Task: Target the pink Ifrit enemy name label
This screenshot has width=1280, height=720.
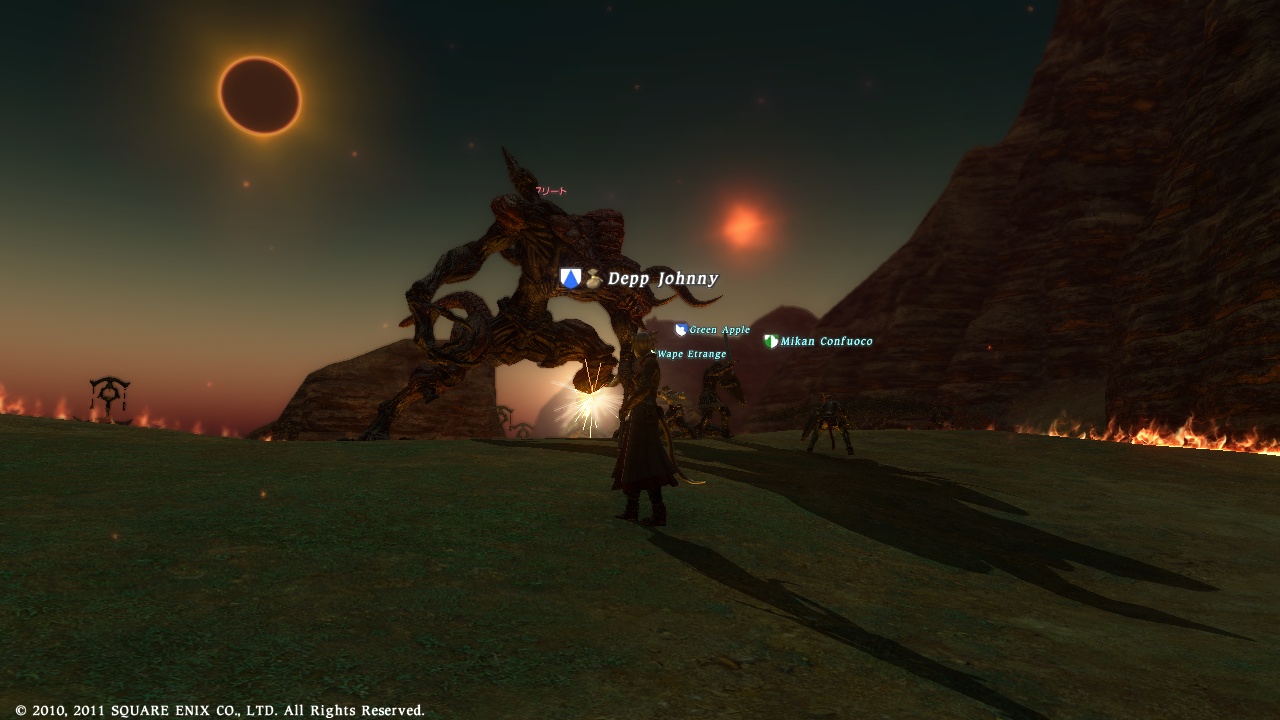Action: 551,191
